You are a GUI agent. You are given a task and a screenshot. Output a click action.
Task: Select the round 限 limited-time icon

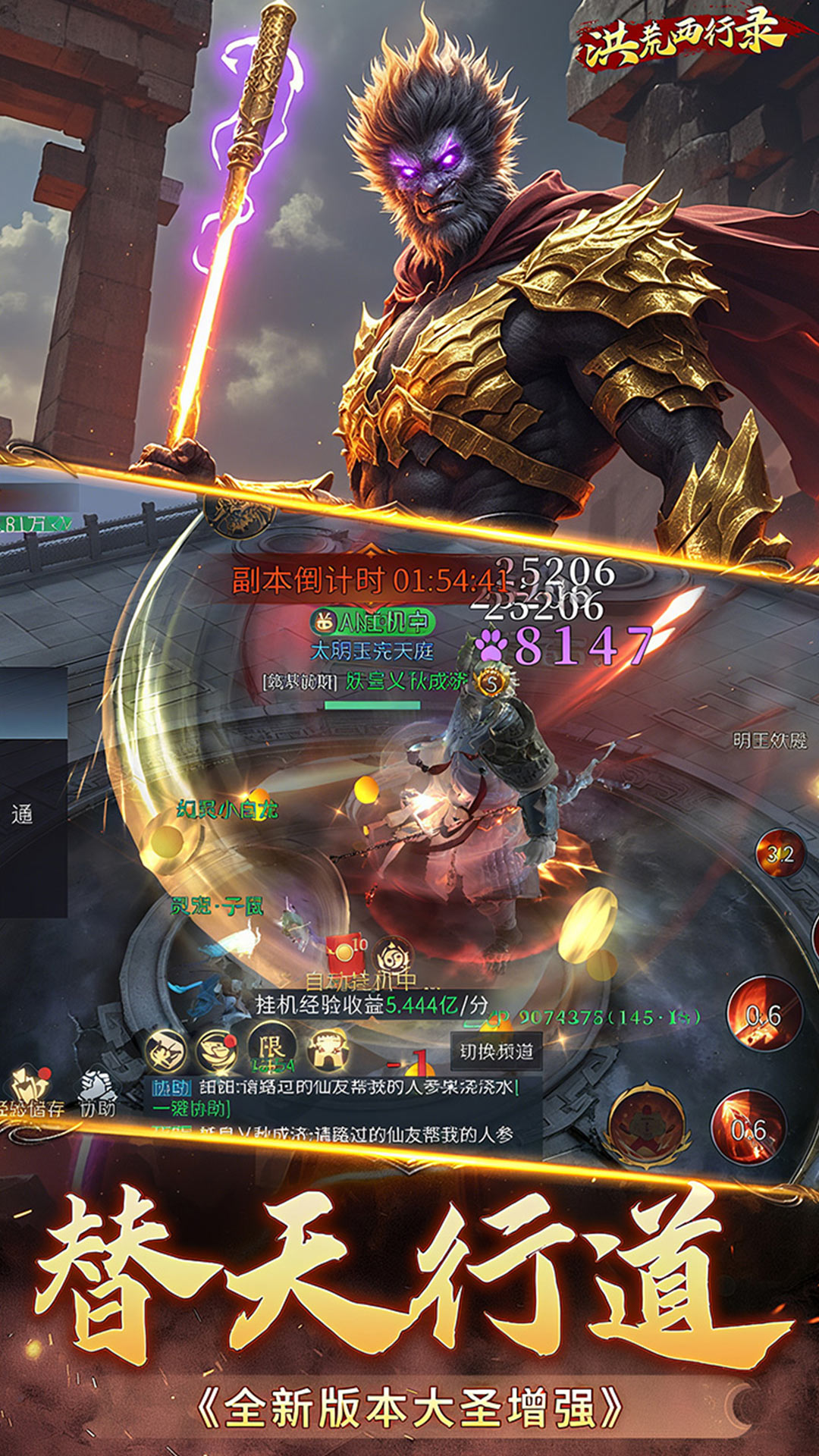[x=271, y=1050]
